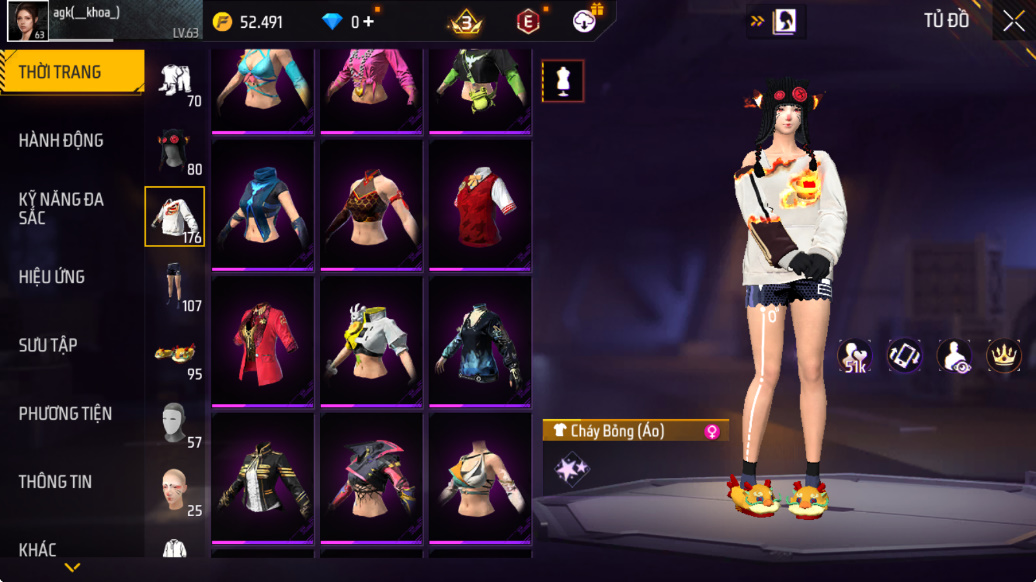Select the black jacket with gold stripes

(265, 477)
